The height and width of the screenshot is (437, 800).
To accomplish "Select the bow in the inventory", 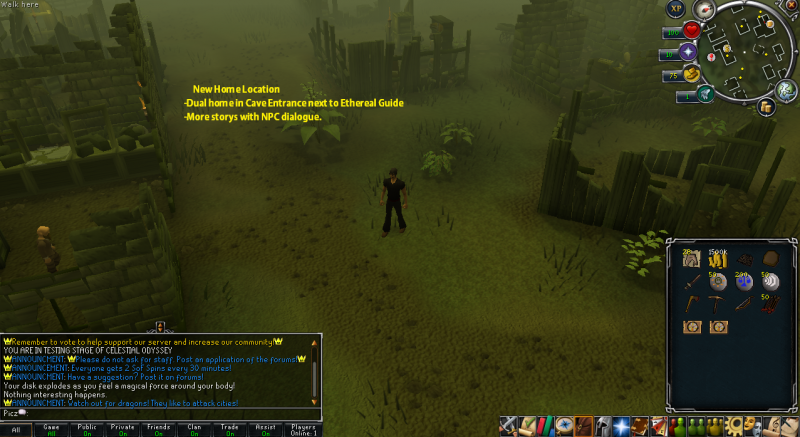I will (744, 304).
